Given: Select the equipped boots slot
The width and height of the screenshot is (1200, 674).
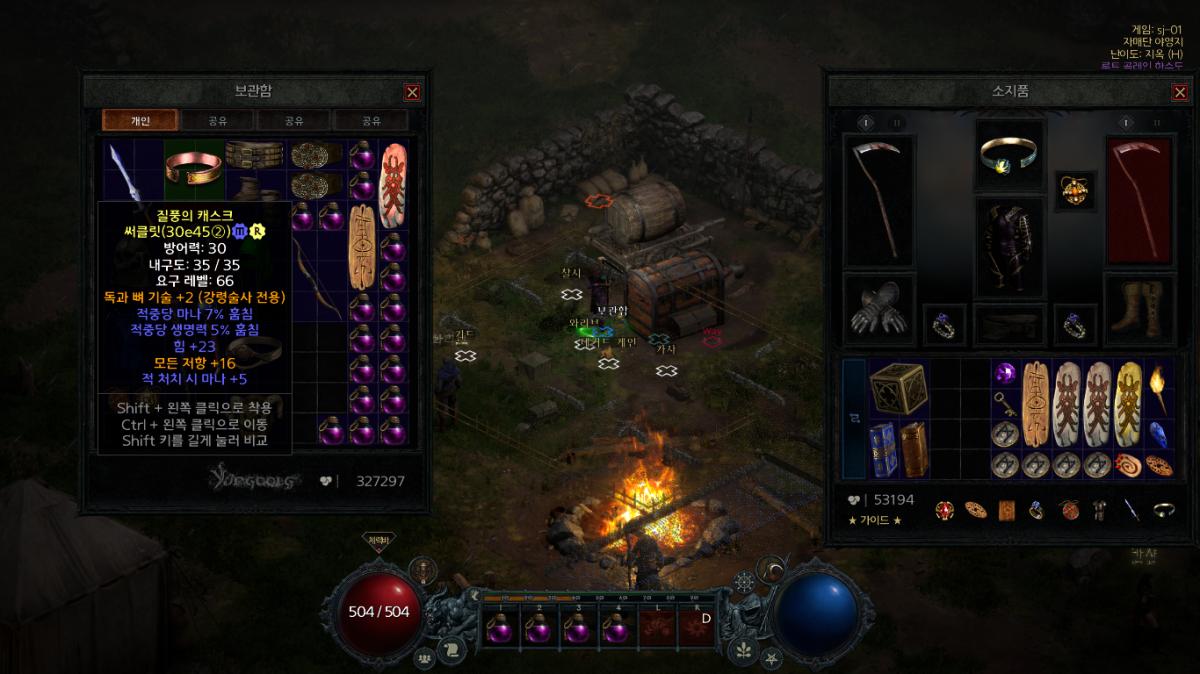Looking at the screenshot, I should 1137,309.
